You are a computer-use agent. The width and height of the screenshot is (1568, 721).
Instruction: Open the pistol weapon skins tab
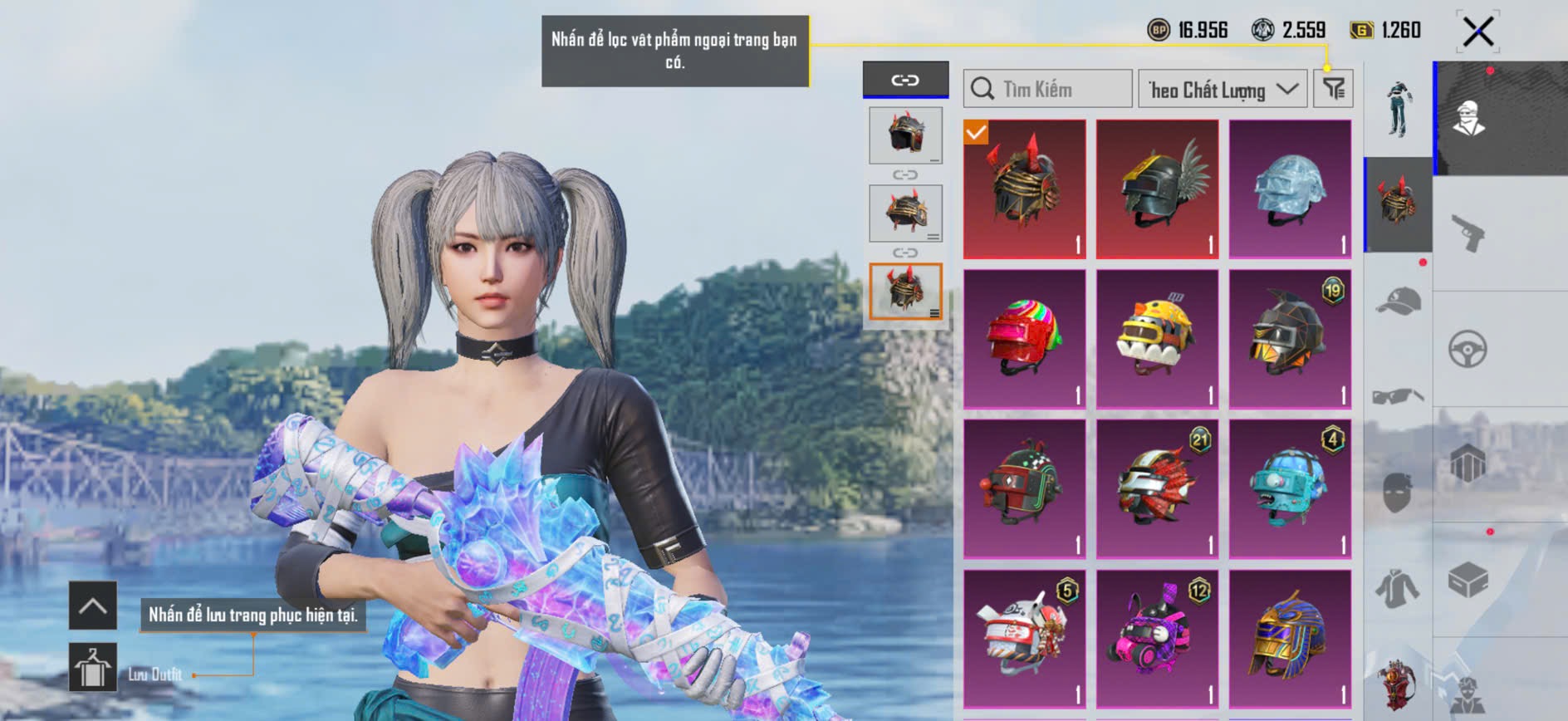point(1468,233)
